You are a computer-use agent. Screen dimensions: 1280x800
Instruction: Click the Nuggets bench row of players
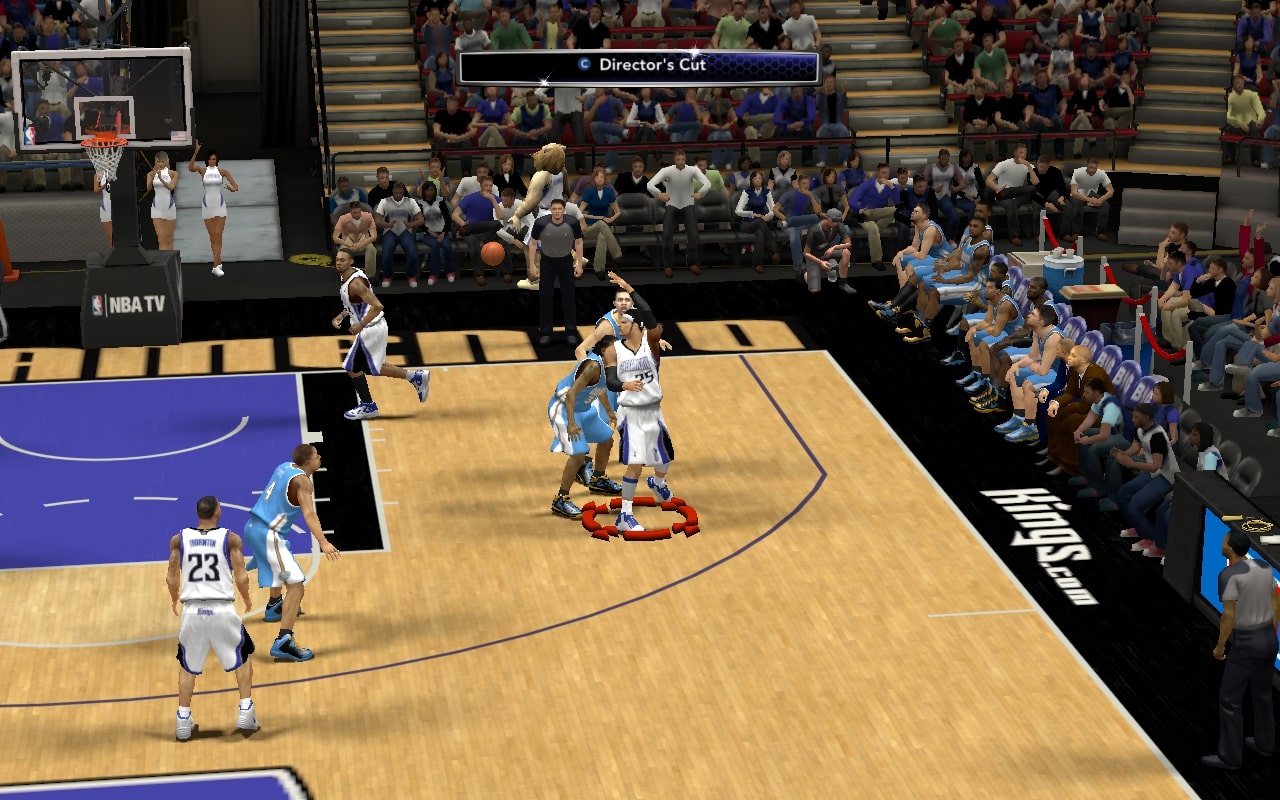[x=980, y=300]
